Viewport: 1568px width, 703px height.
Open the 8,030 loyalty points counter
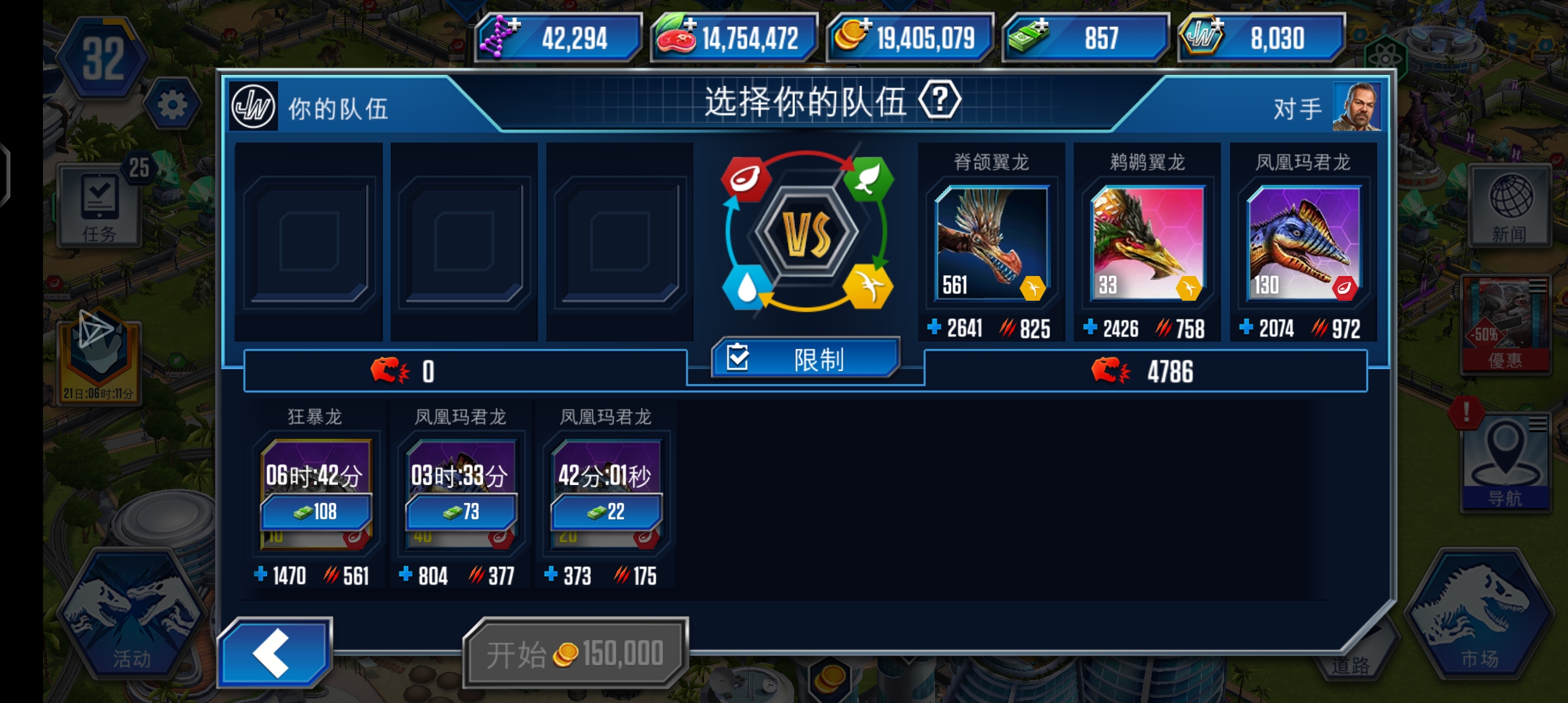click(x=1262, y=38)
